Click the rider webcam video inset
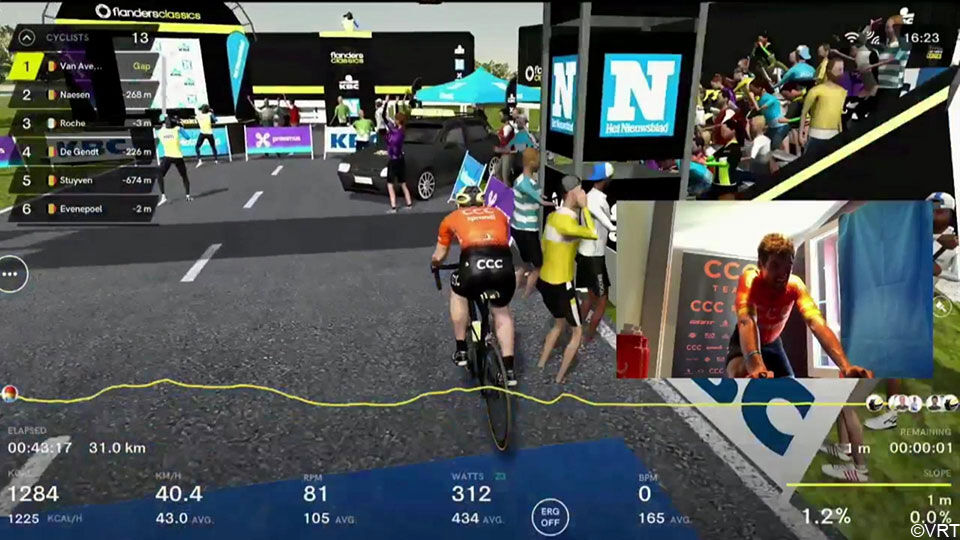 [x=773, y=290]
